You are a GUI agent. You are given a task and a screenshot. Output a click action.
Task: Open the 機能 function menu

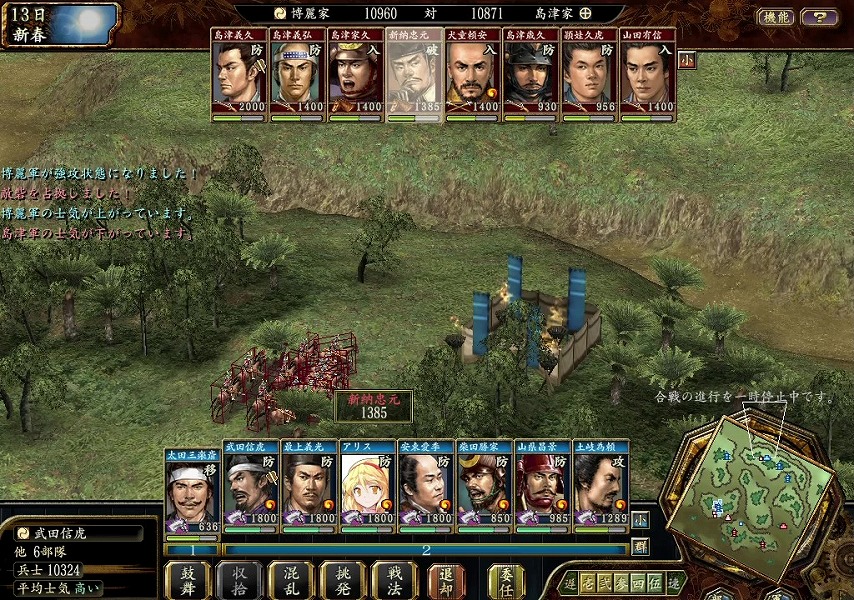click(776, 17)
